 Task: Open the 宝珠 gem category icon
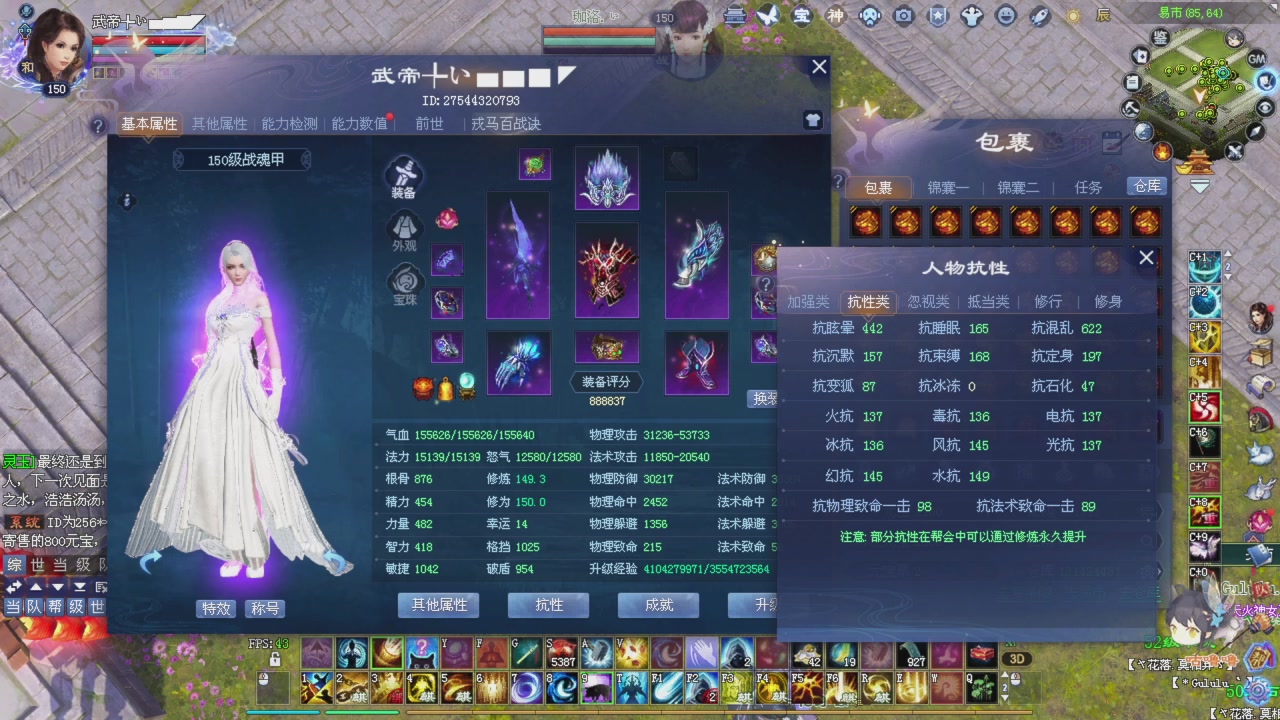click(405, 282)
